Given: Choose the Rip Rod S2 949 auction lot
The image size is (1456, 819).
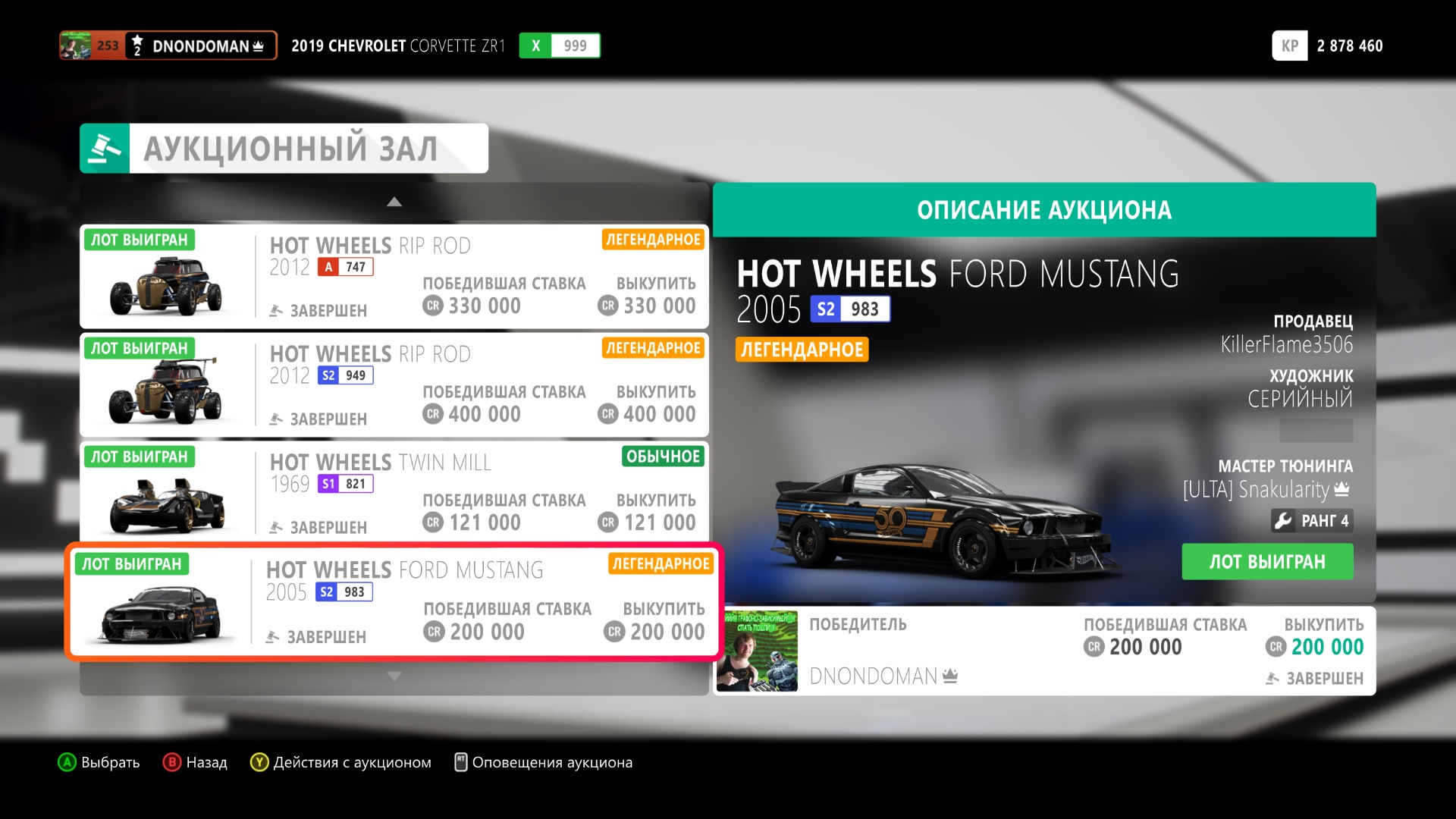Looking at the screenshot, I should coord(394,384).
